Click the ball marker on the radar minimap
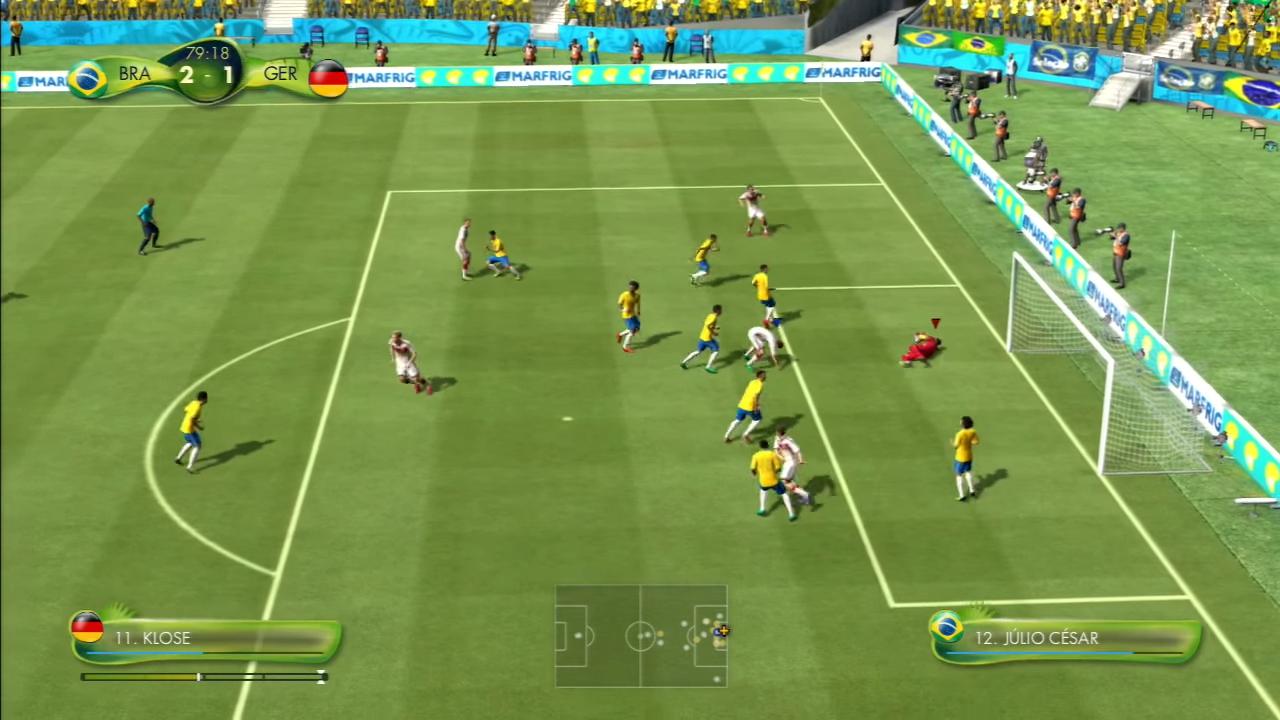The height and width of the screenshot is (720, 1280). [x=722, y=631]
